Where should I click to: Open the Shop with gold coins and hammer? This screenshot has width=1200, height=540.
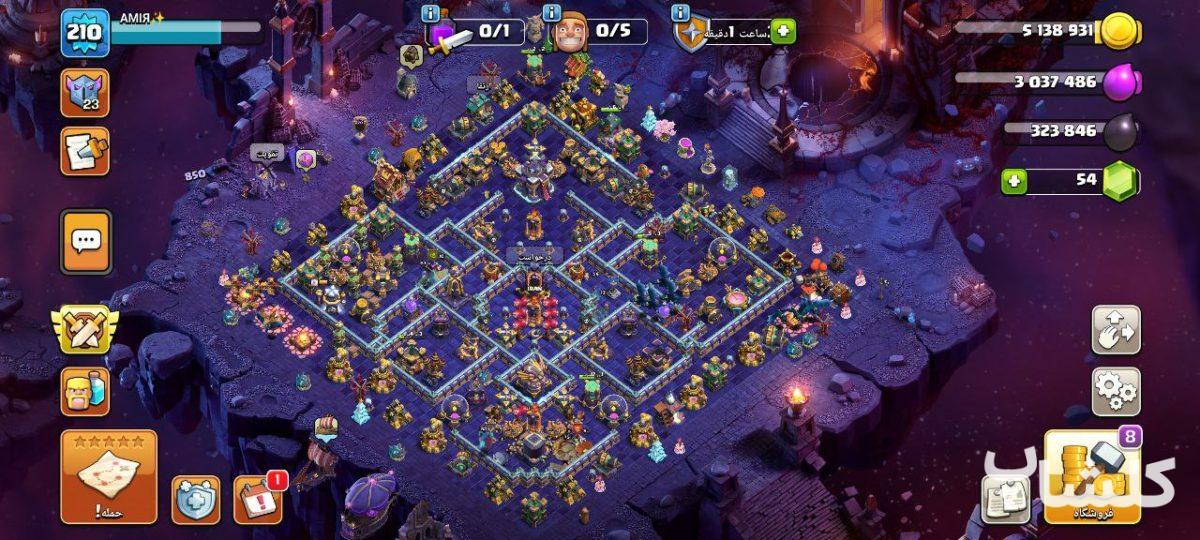[x=1092, y=477]
